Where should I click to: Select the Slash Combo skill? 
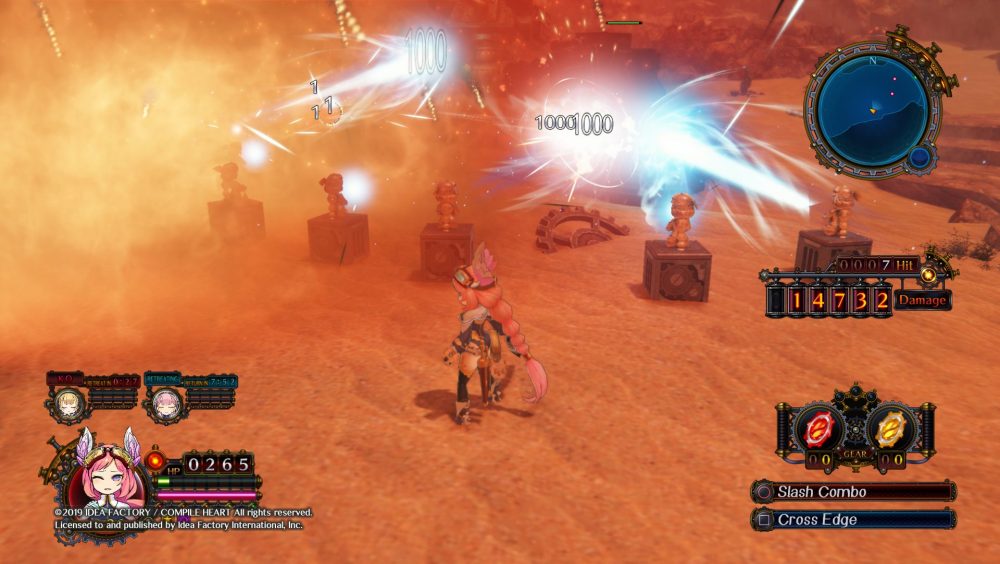[x=855, y=492]
